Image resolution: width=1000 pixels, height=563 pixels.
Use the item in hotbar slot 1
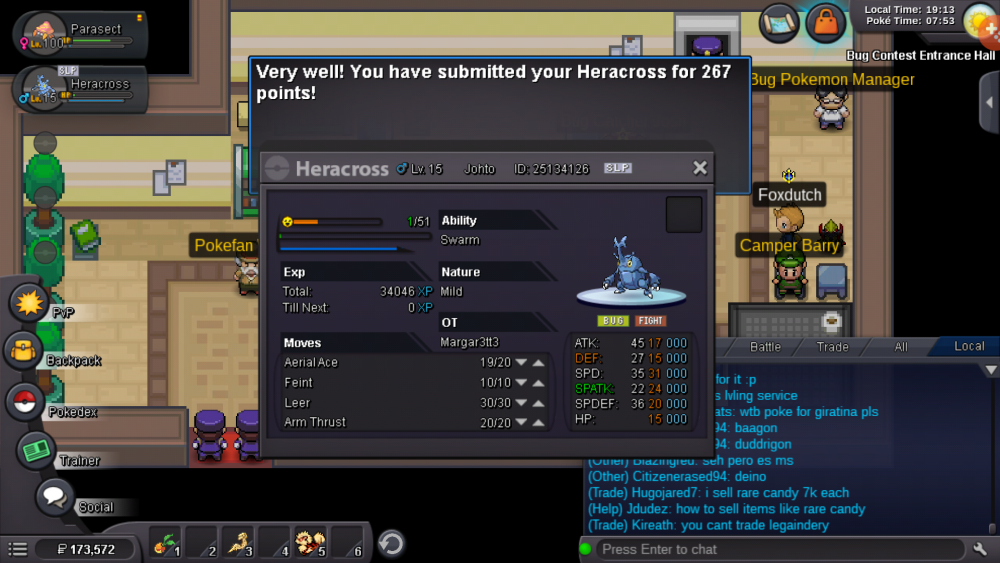coord(166,543)
